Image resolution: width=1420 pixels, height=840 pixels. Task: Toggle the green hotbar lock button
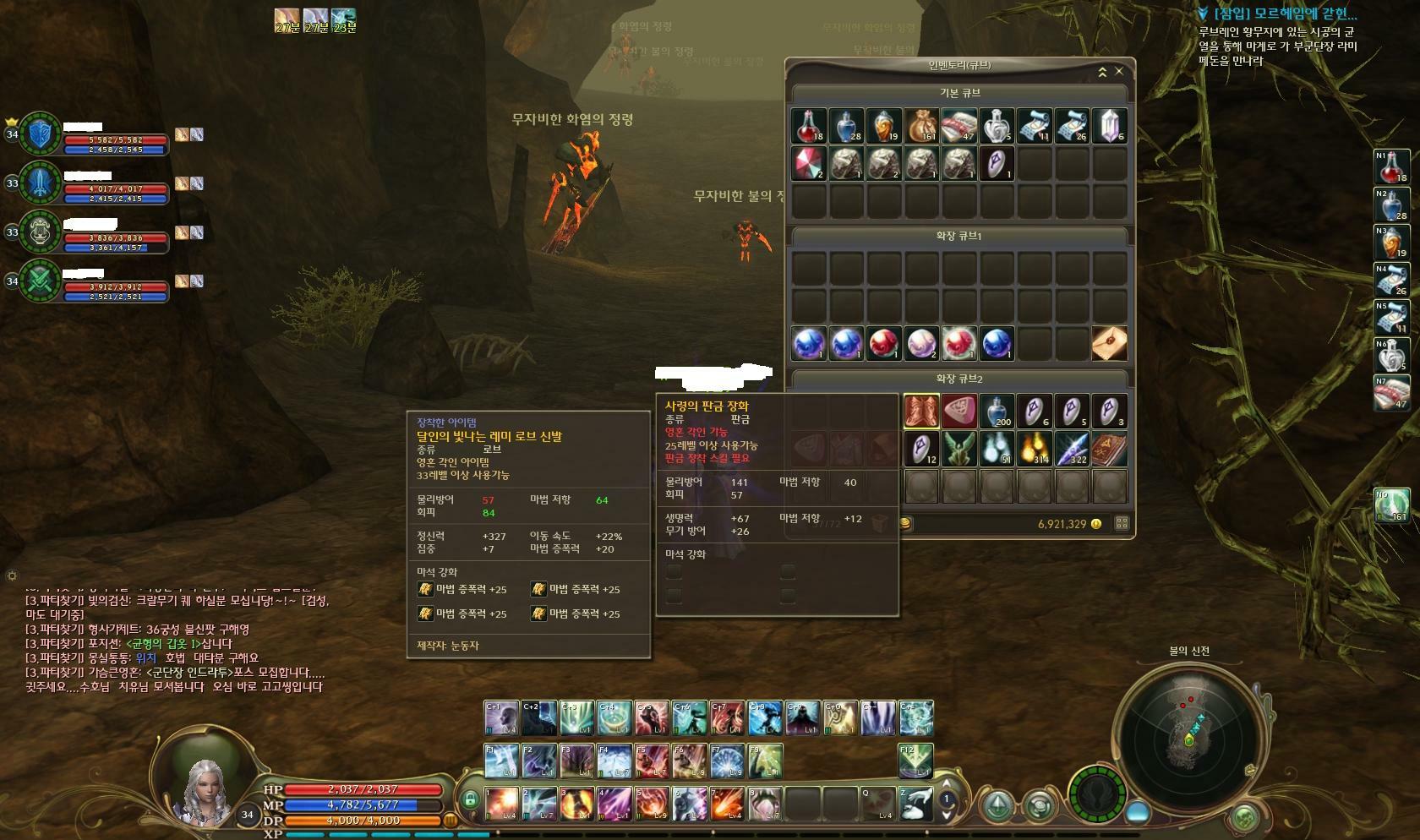(x=470, y=799)
